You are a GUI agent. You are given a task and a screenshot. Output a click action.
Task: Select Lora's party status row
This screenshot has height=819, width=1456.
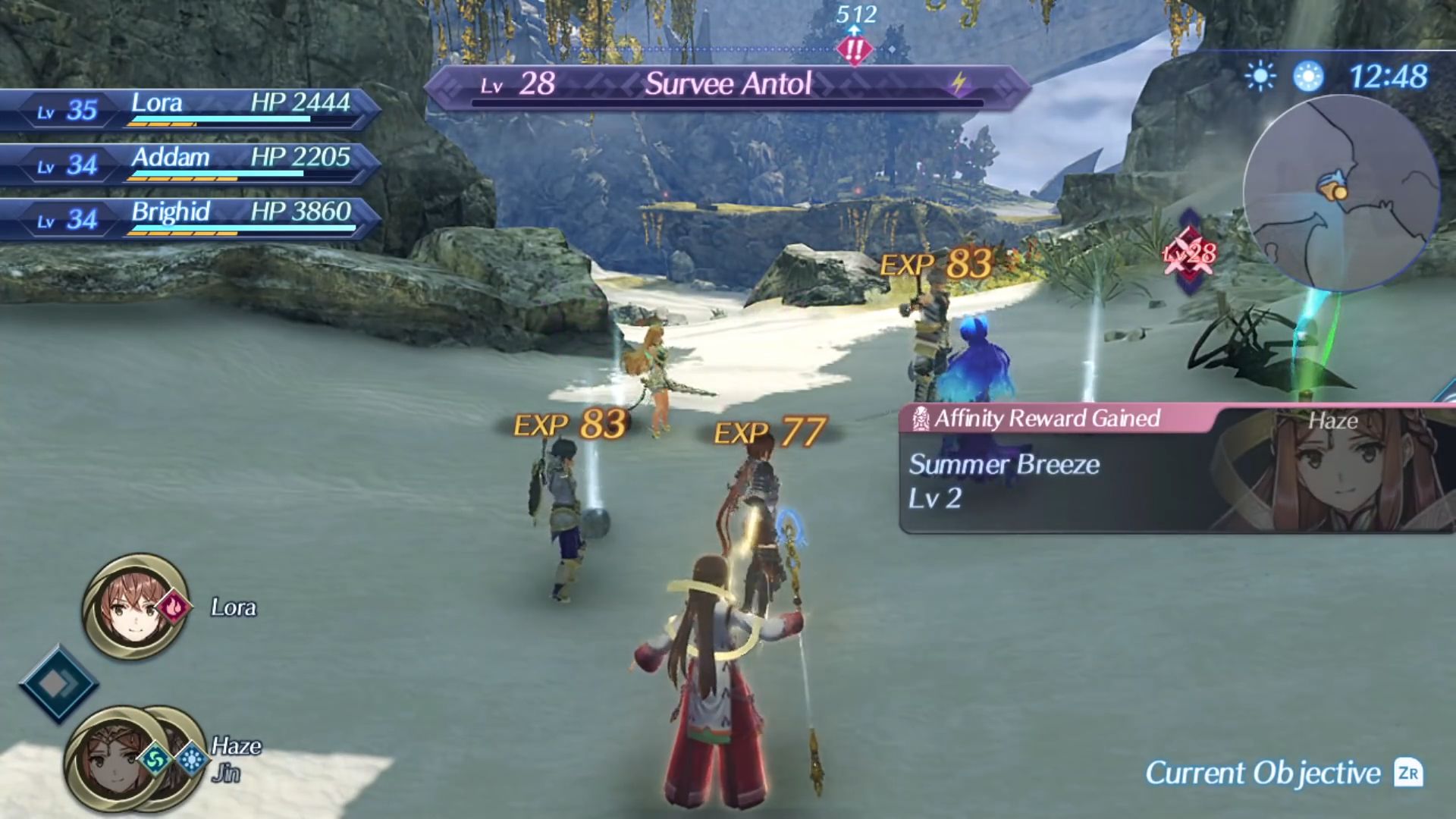(x=190, y=109)
